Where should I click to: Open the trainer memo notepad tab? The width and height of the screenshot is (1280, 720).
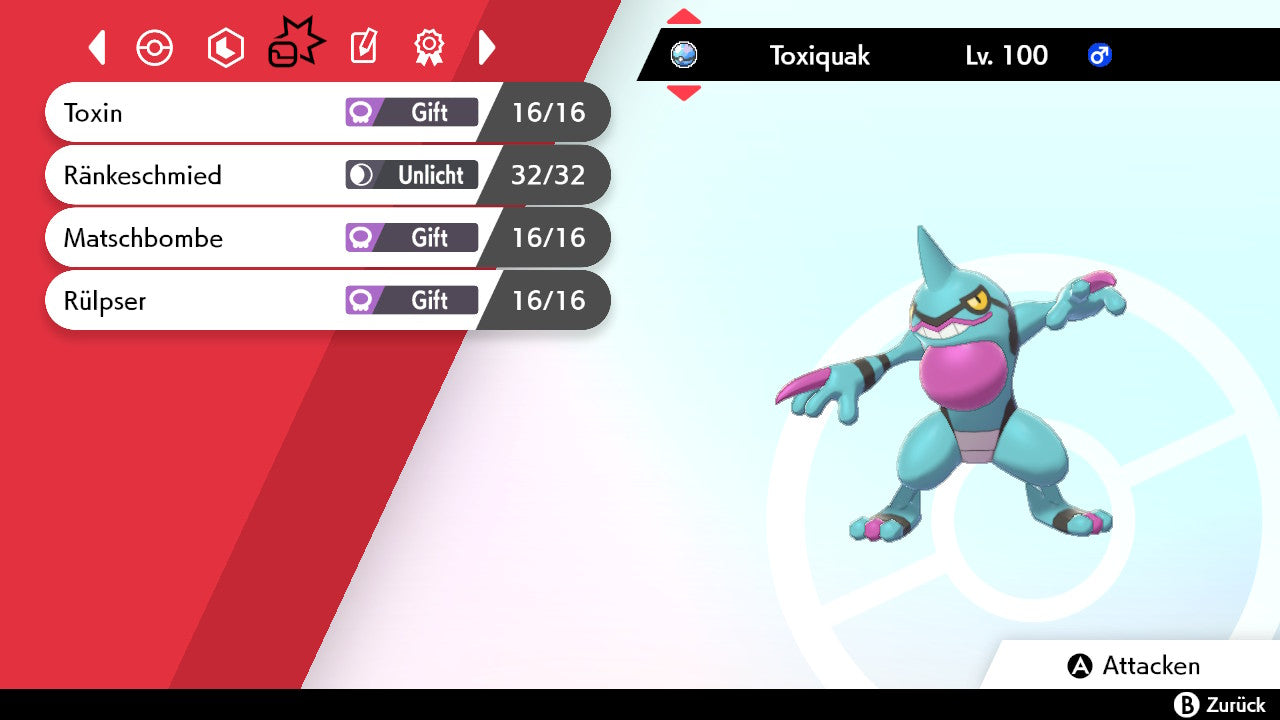[363, 47]
